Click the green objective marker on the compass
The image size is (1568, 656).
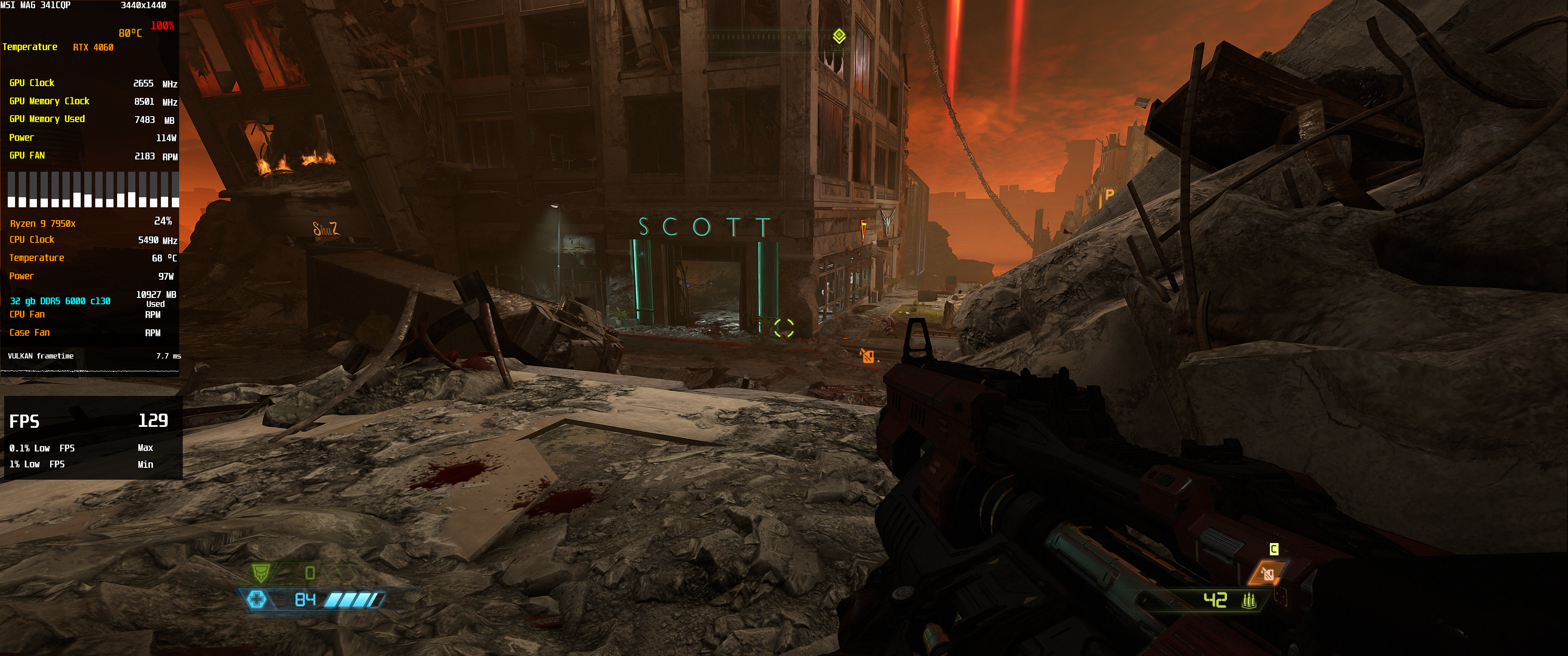click(x=839, y=35)
